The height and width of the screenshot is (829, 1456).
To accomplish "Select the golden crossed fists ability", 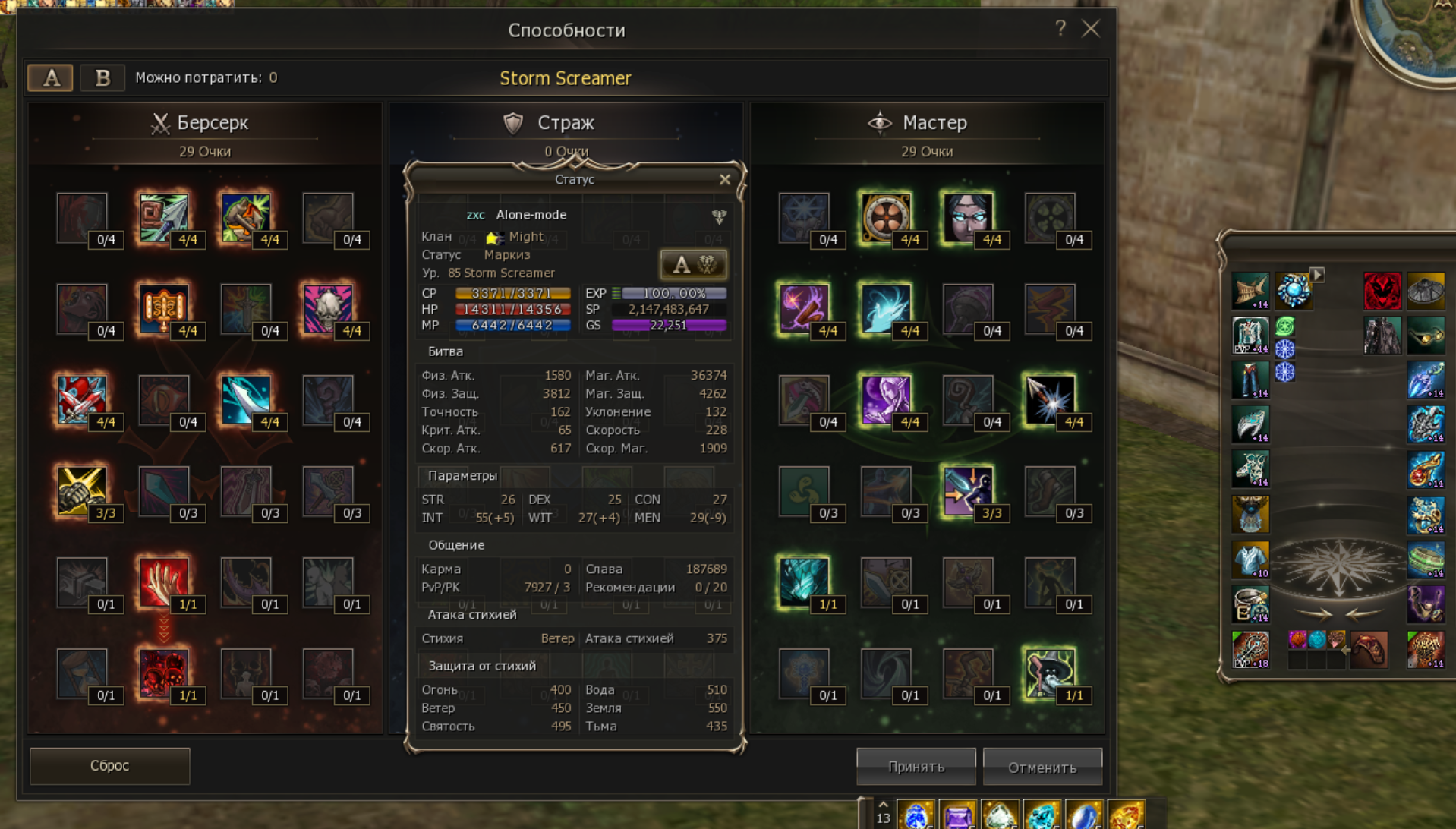I will click(81, 491).
